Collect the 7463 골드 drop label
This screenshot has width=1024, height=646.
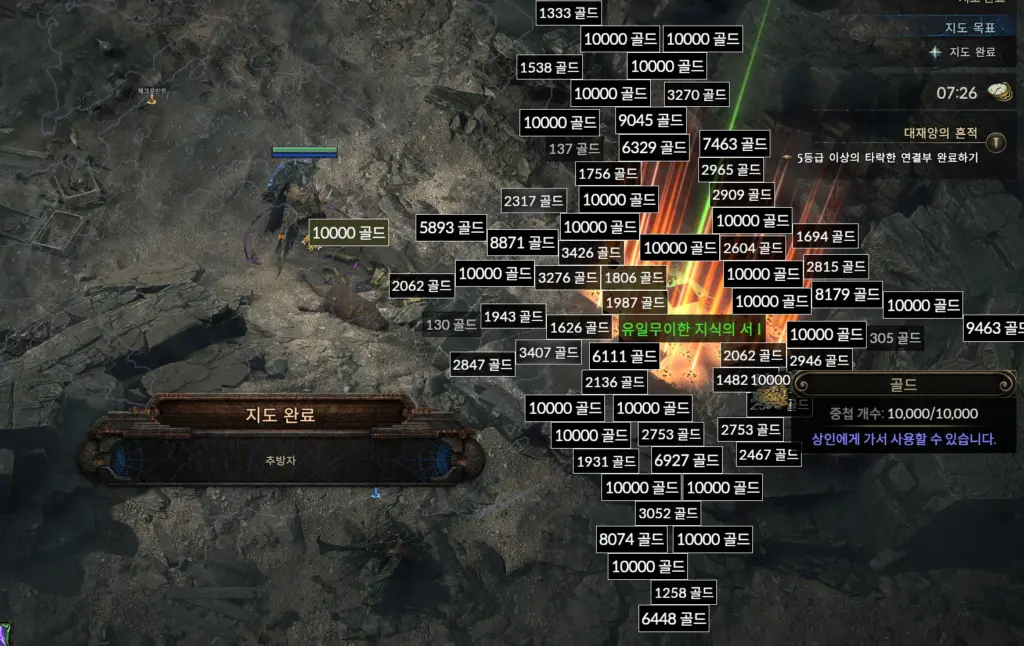[x=735, y=144]
